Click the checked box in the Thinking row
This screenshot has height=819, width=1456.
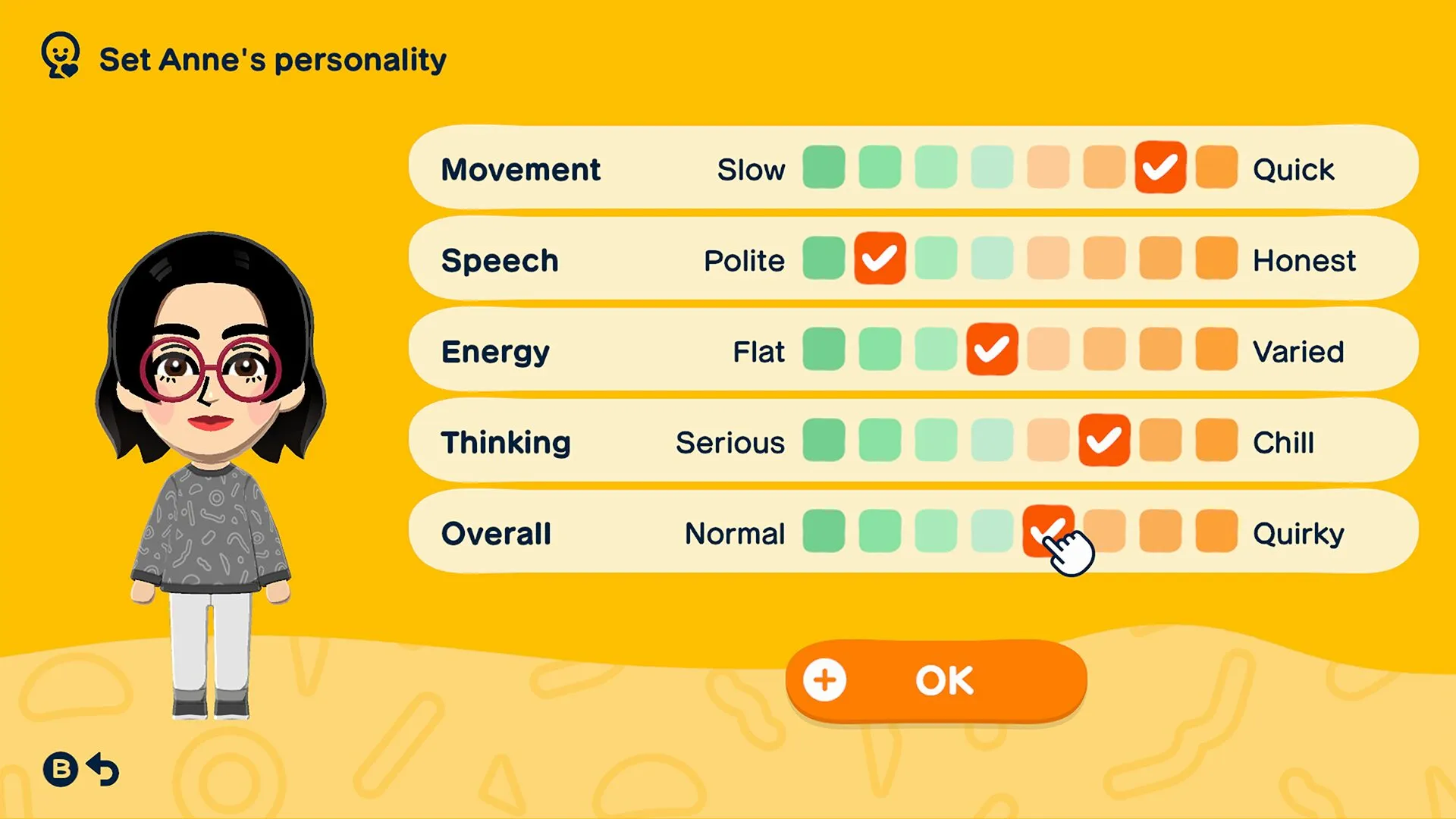tap(1104, 441)
